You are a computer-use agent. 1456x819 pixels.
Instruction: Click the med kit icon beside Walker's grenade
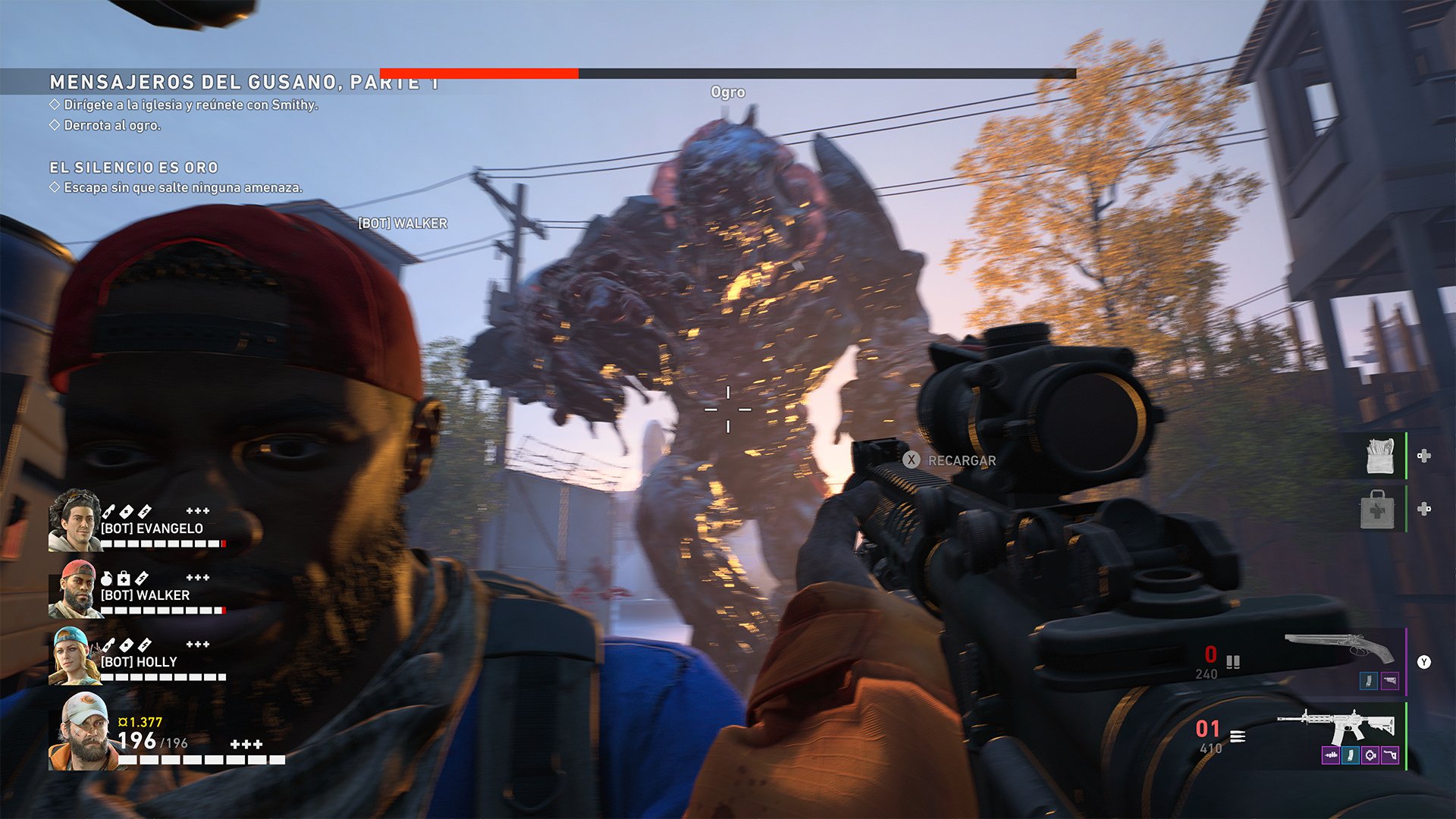point(124,579)
